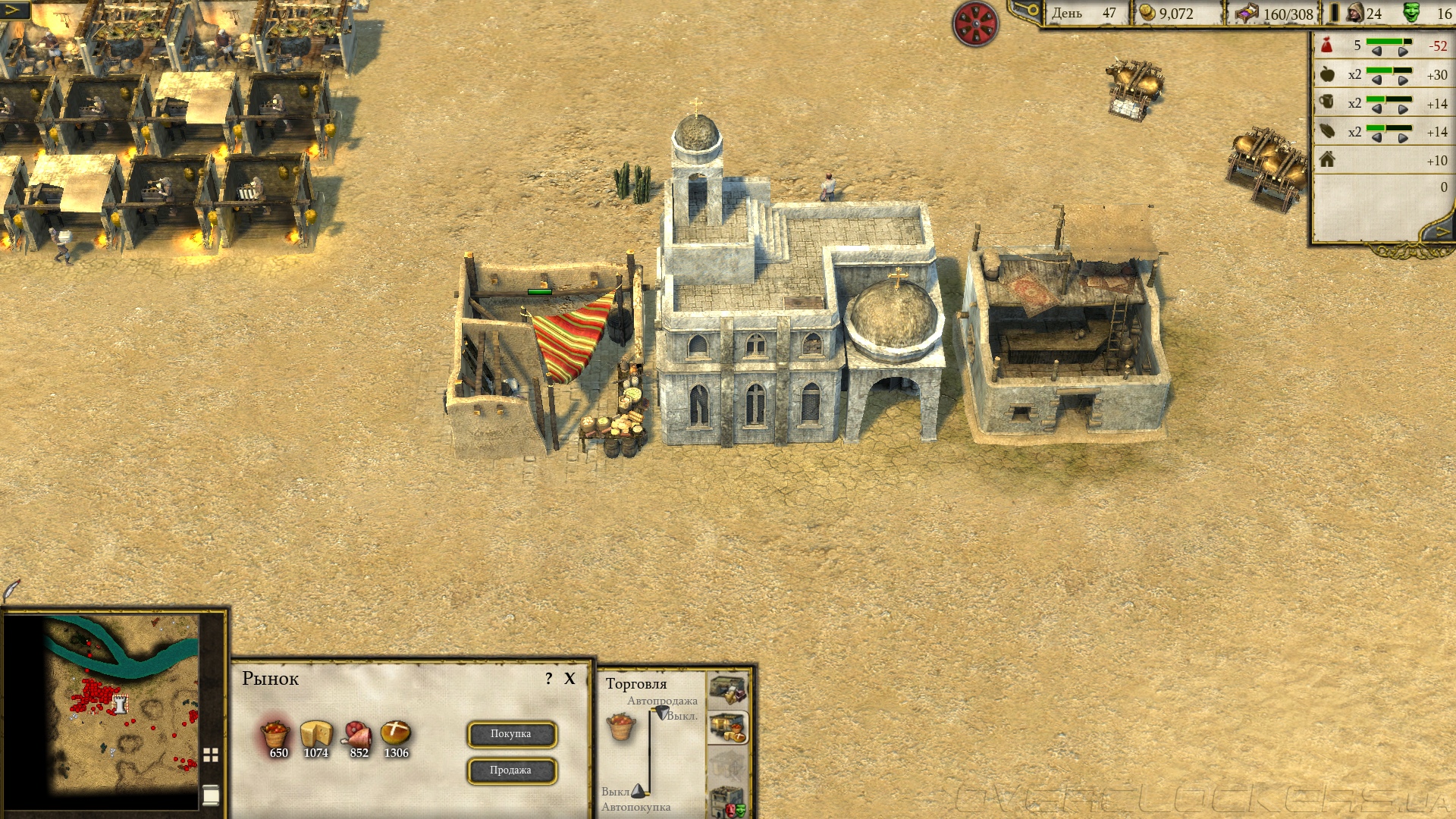Close the Рынок market panel
This screenshot has height=819, width=1456.
(570, 679)
